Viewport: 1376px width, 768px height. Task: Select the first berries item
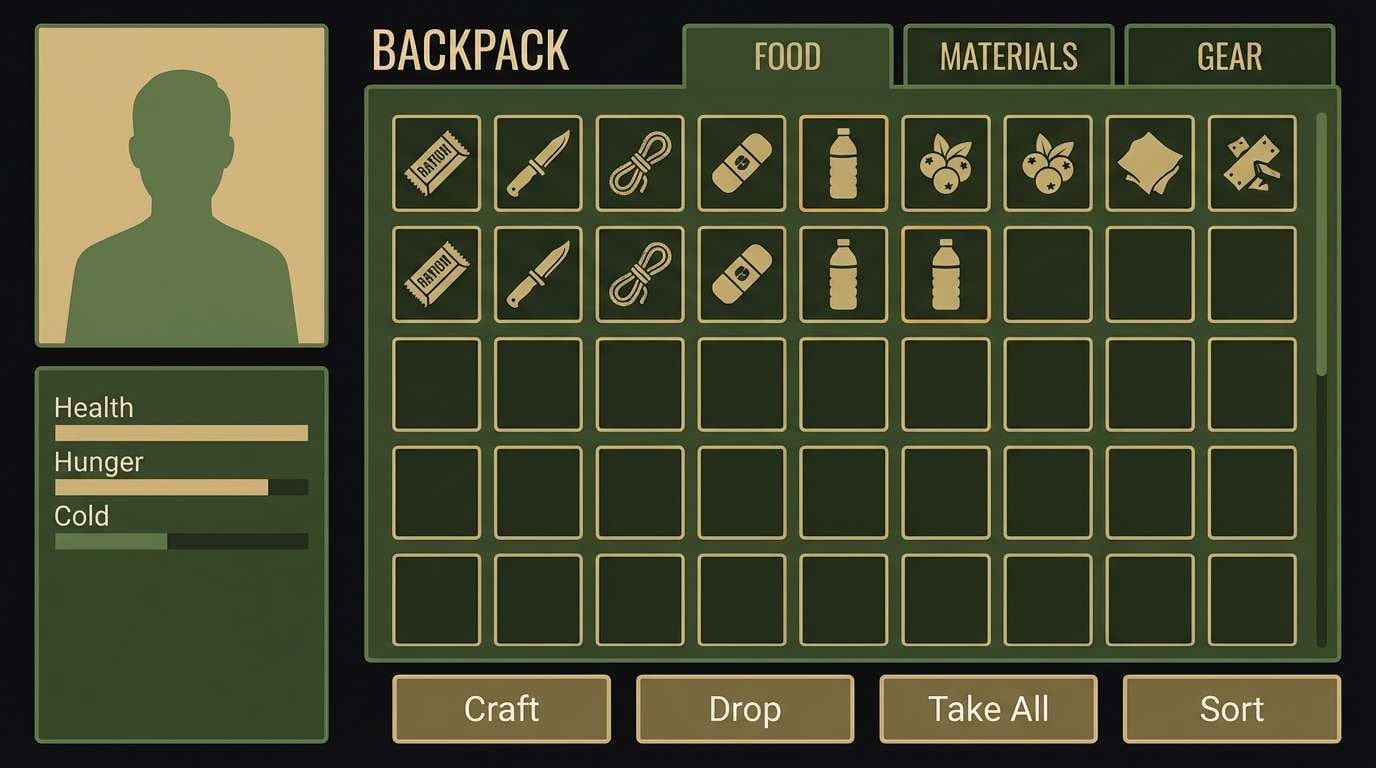click(946, 164)
